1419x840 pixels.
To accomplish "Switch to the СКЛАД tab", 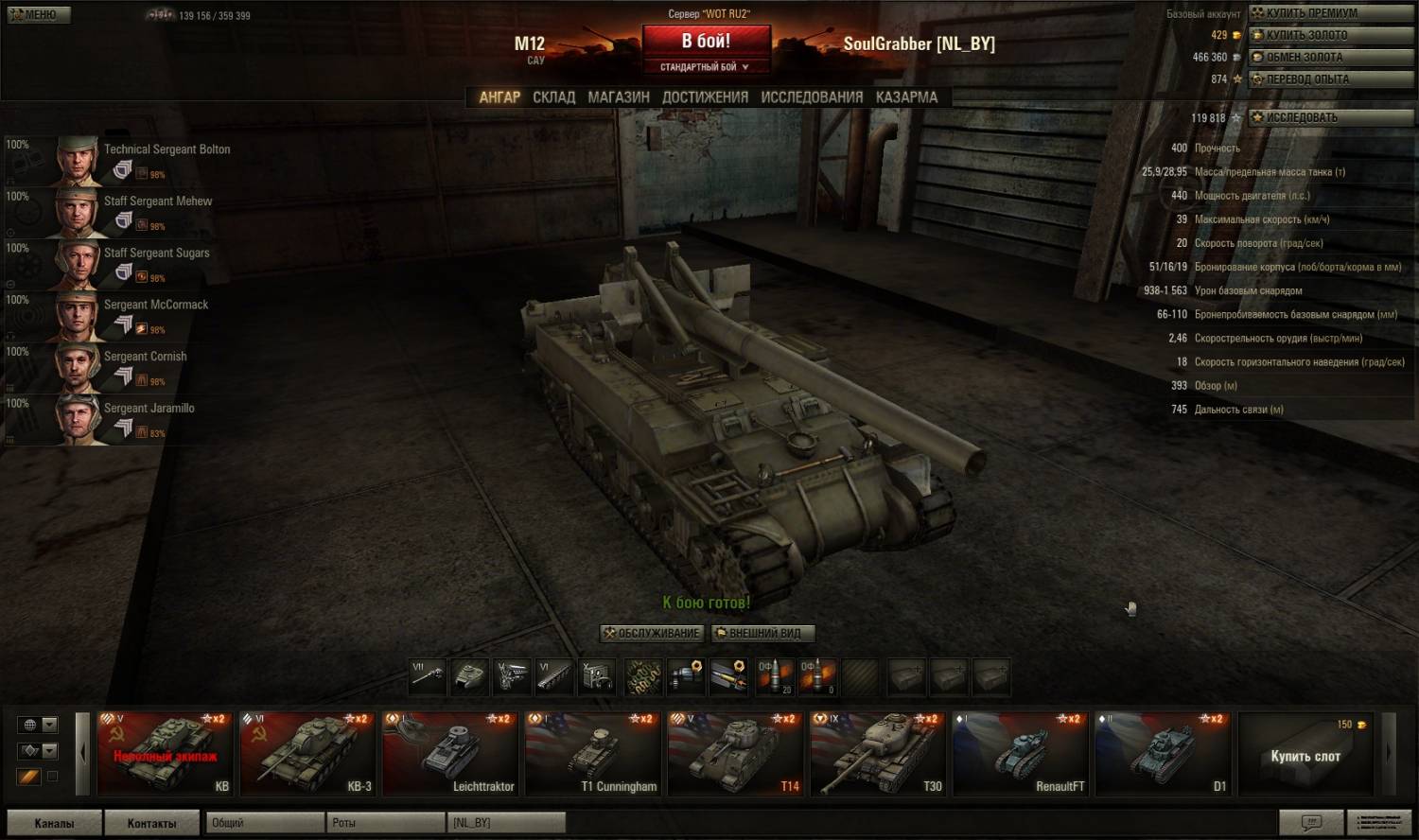I will pos(553,97).
